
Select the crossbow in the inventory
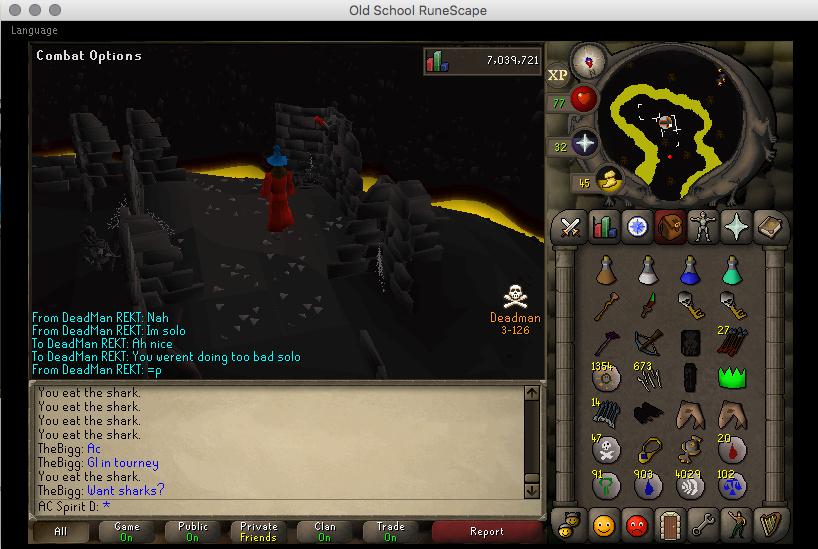tap(648, 342)
